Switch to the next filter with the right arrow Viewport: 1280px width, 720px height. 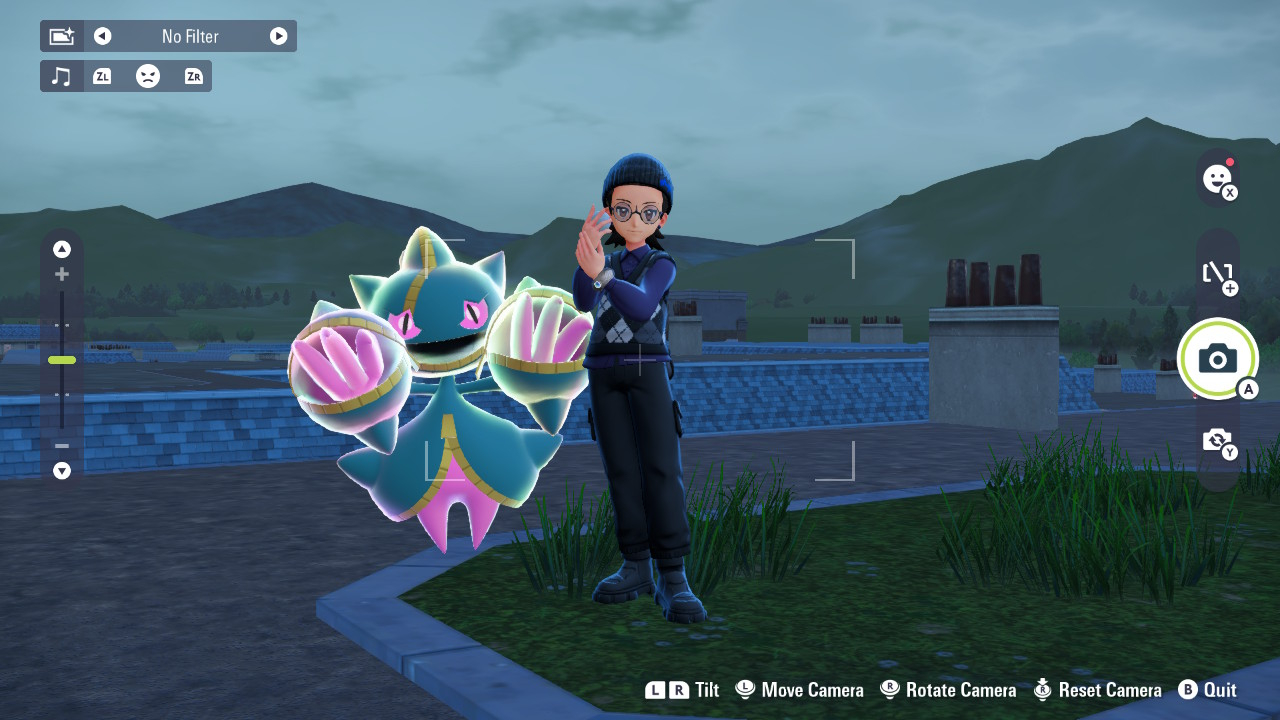278,36
